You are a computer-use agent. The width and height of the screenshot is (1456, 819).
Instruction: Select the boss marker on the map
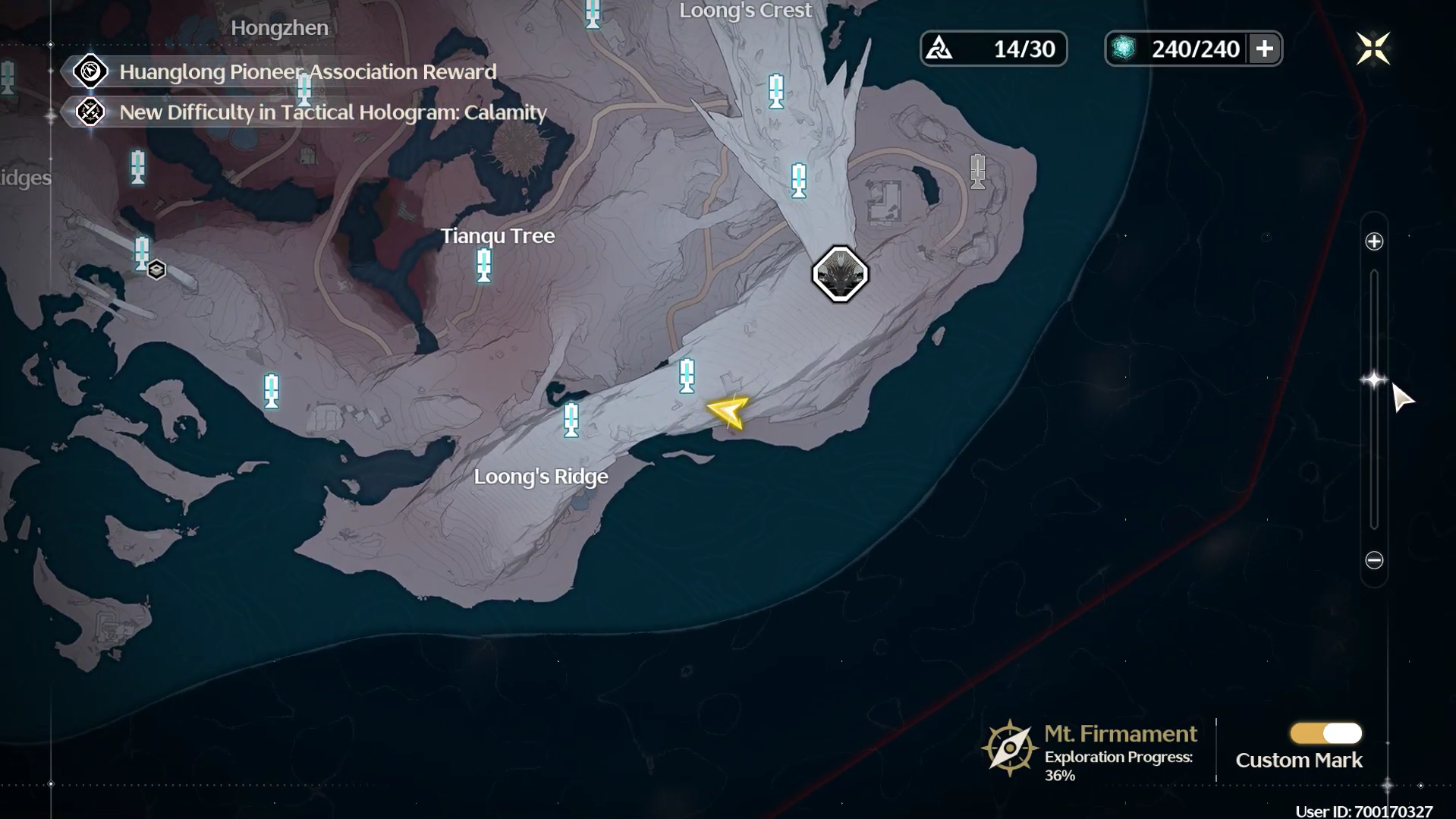pos(840,274)
